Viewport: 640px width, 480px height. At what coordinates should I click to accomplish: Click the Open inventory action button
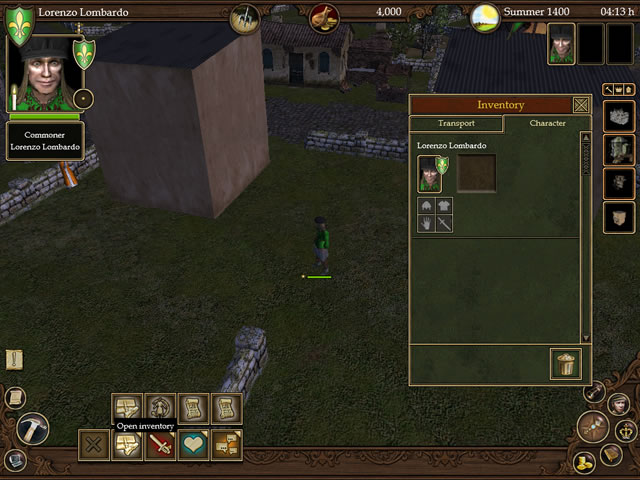coord(126,445)
